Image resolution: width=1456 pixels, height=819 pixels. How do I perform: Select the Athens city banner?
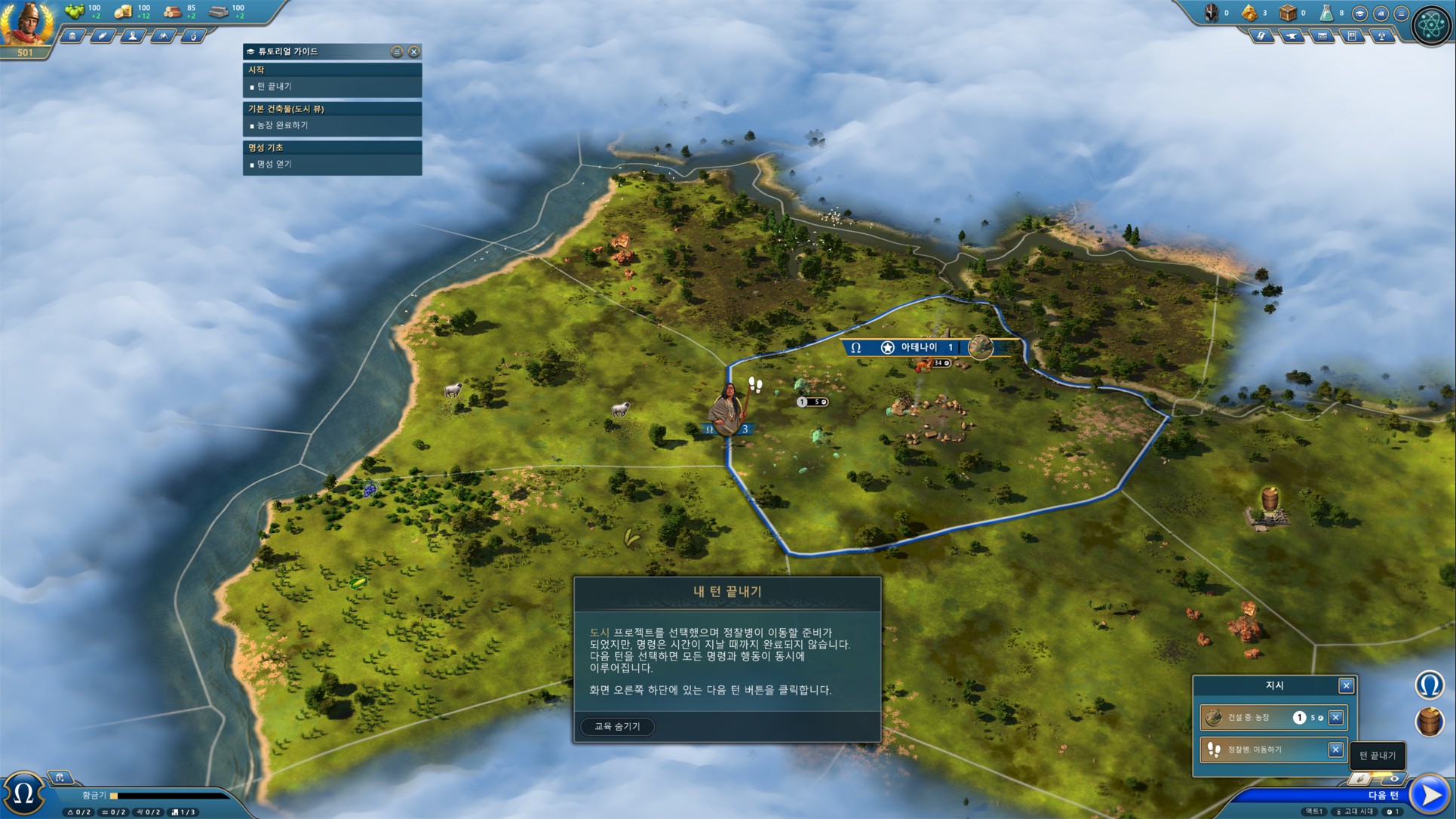[x=918, y=347]
